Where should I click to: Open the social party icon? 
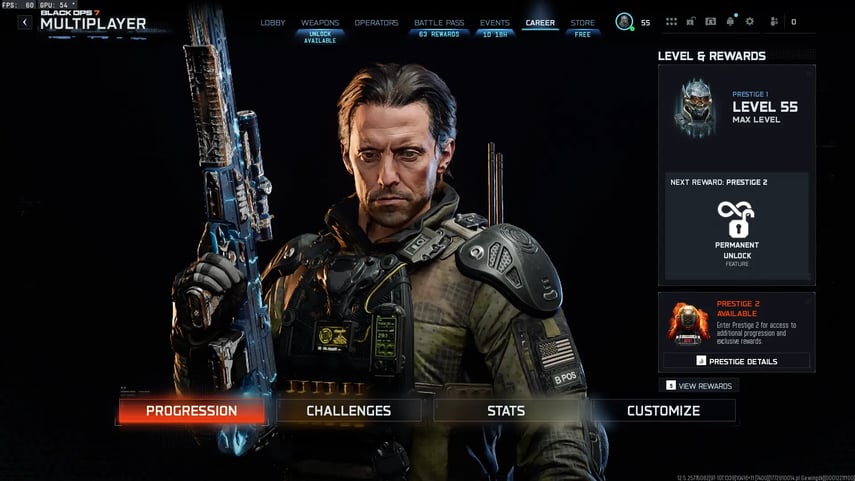click(x=773, y=22)
